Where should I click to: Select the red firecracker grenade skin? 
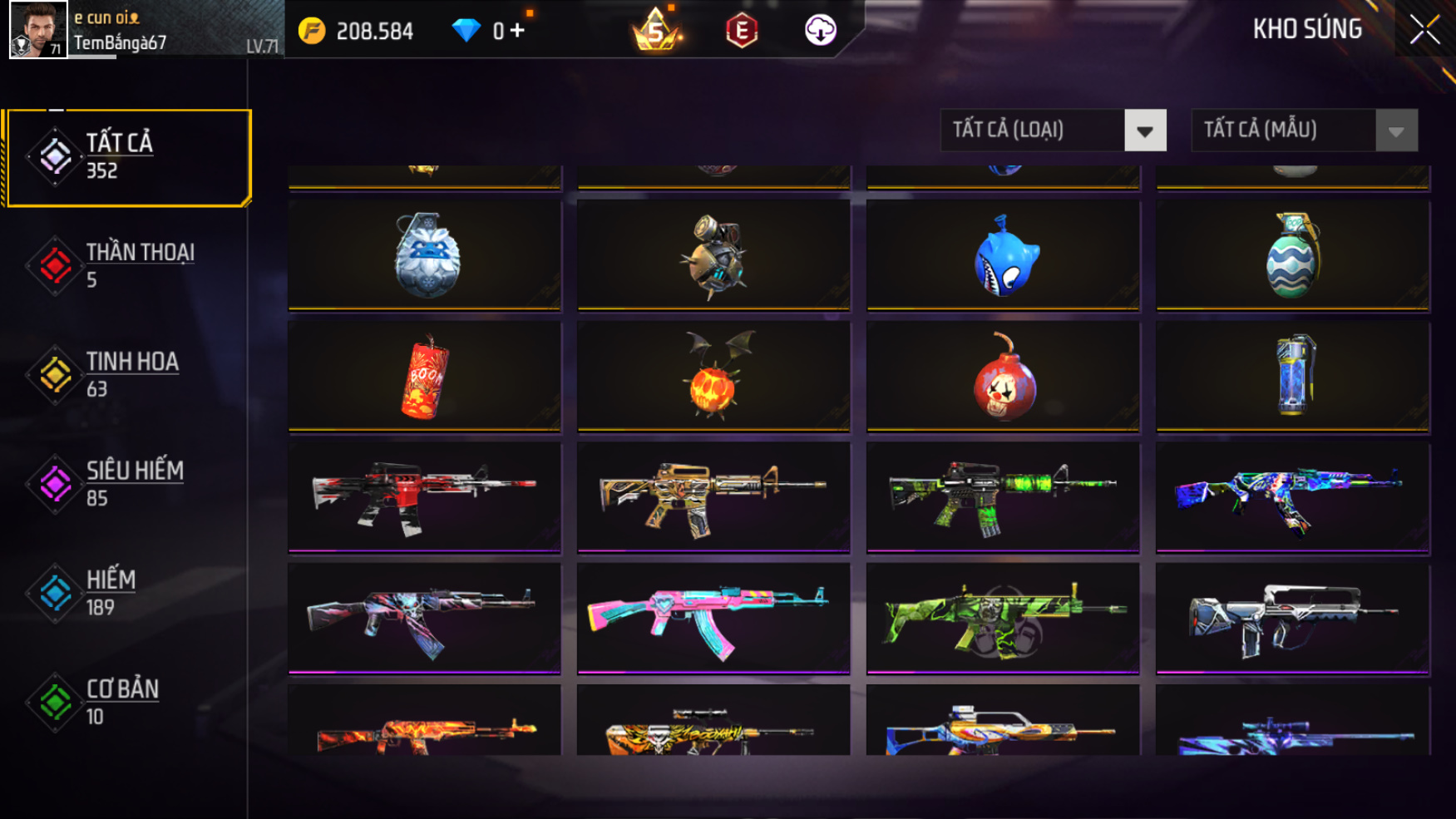425,377
